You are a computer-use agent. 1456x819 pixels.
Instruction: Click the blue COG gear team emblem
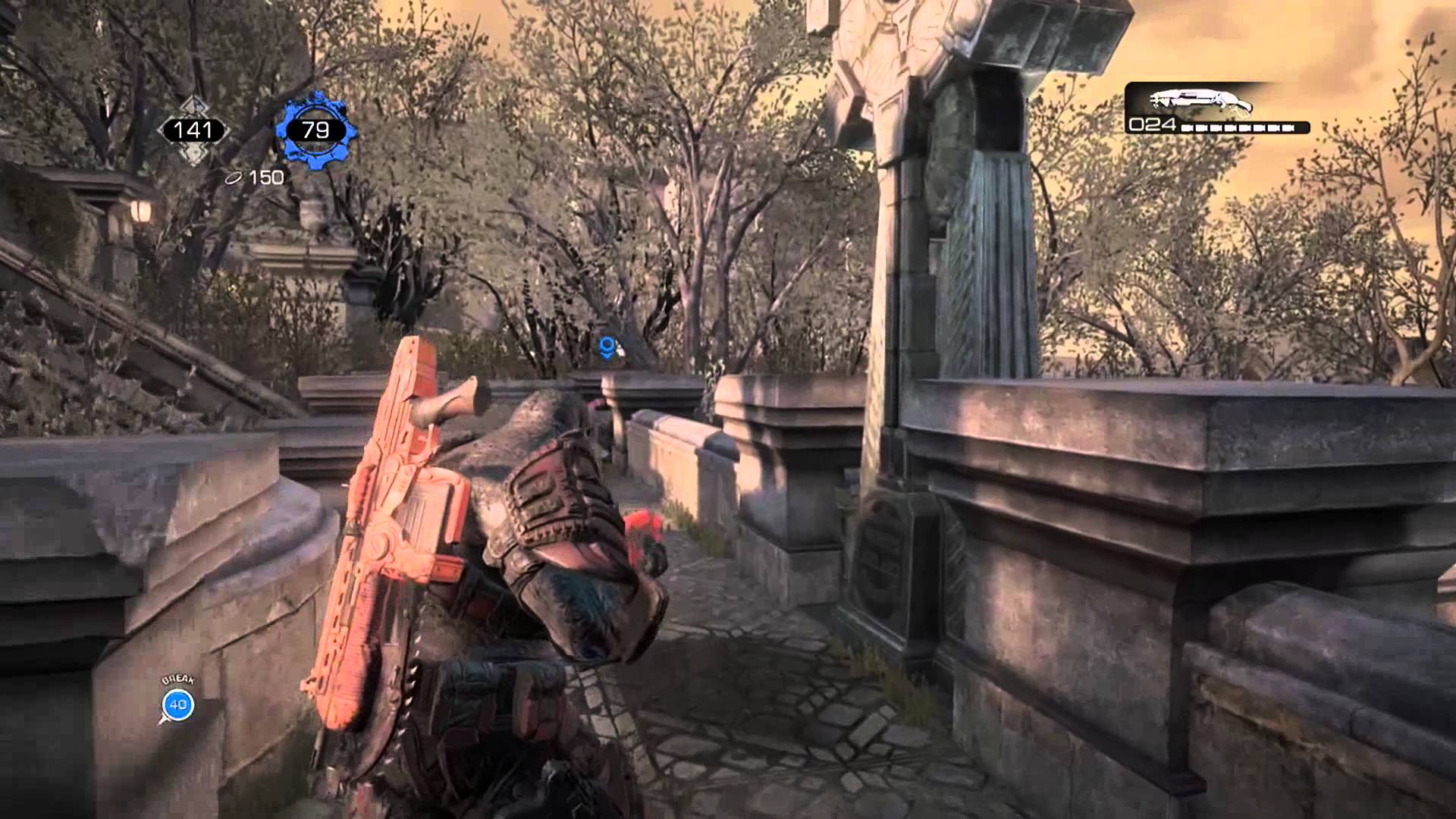315,130
